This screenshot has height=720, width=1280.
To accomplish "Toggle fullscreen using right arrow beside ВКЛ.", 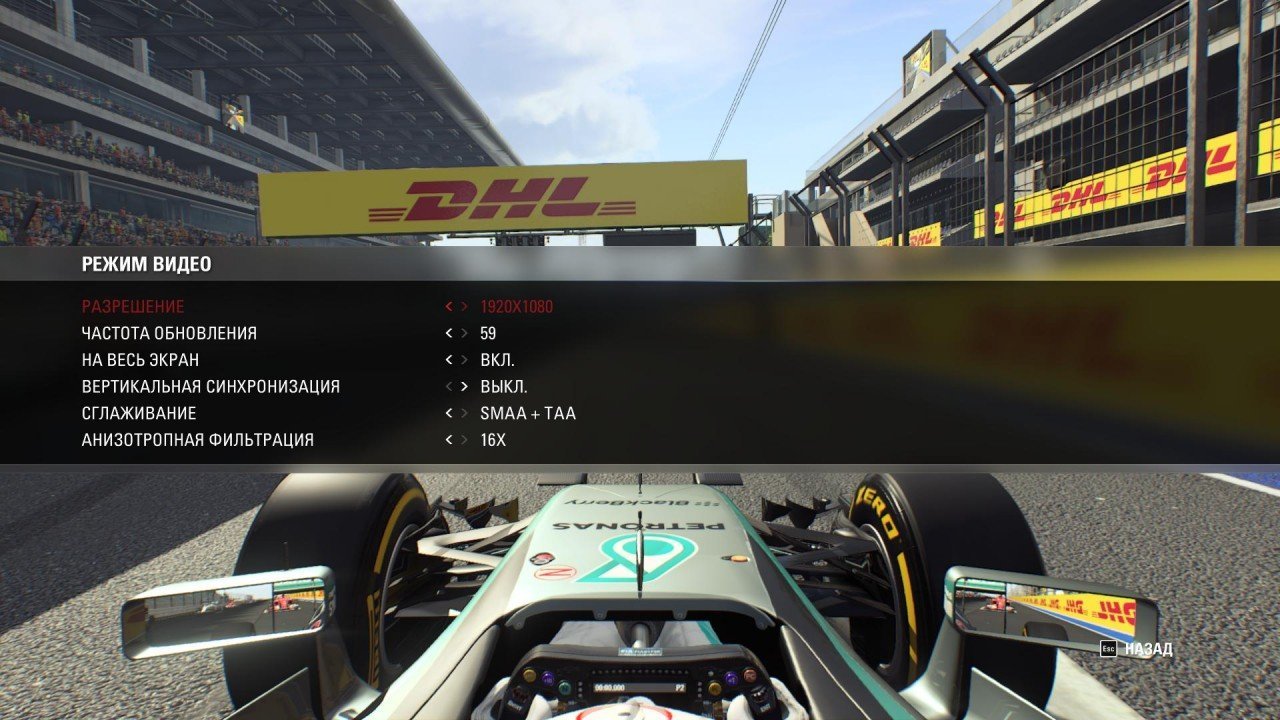I will point(464,360).
